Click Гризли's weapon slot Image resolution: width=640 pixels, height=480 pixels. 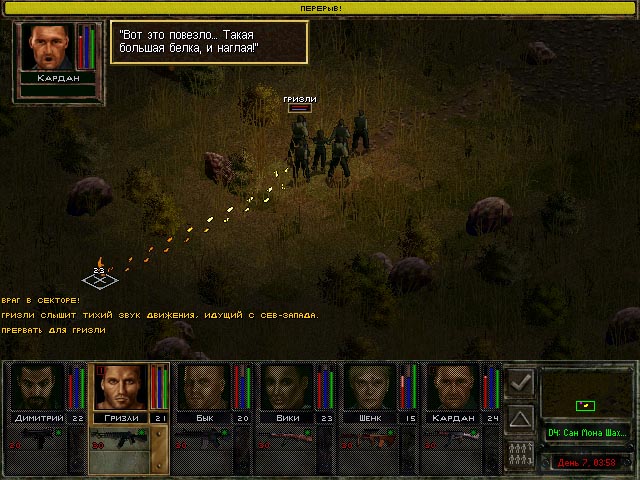click(x=120, y=441)
